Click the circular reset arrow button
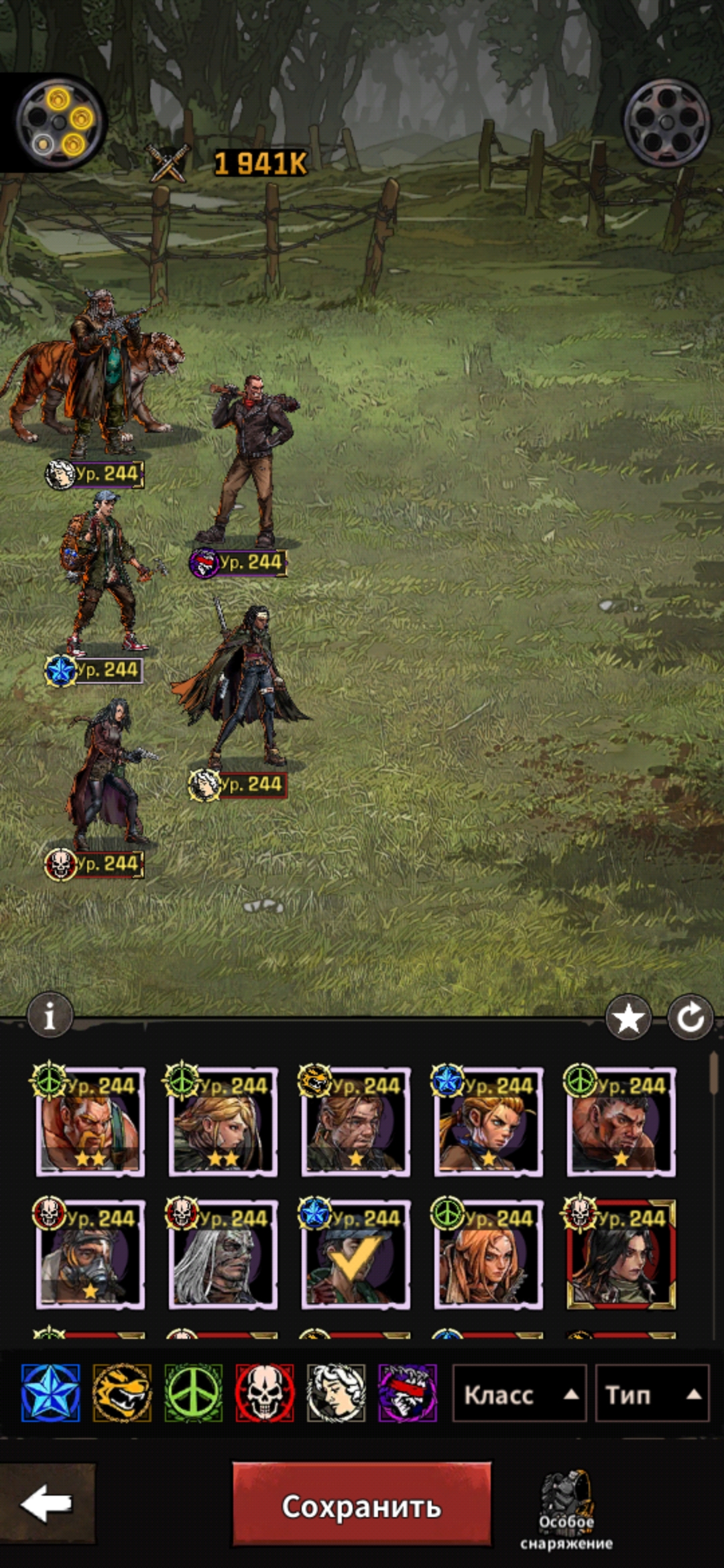 [x=690, y=1018]
